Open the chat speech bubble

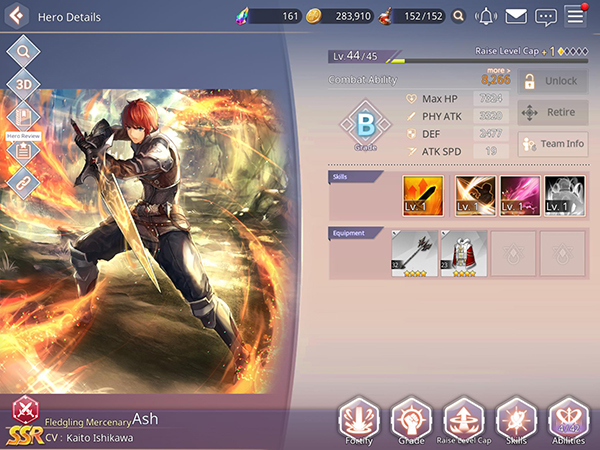(545, 16)
